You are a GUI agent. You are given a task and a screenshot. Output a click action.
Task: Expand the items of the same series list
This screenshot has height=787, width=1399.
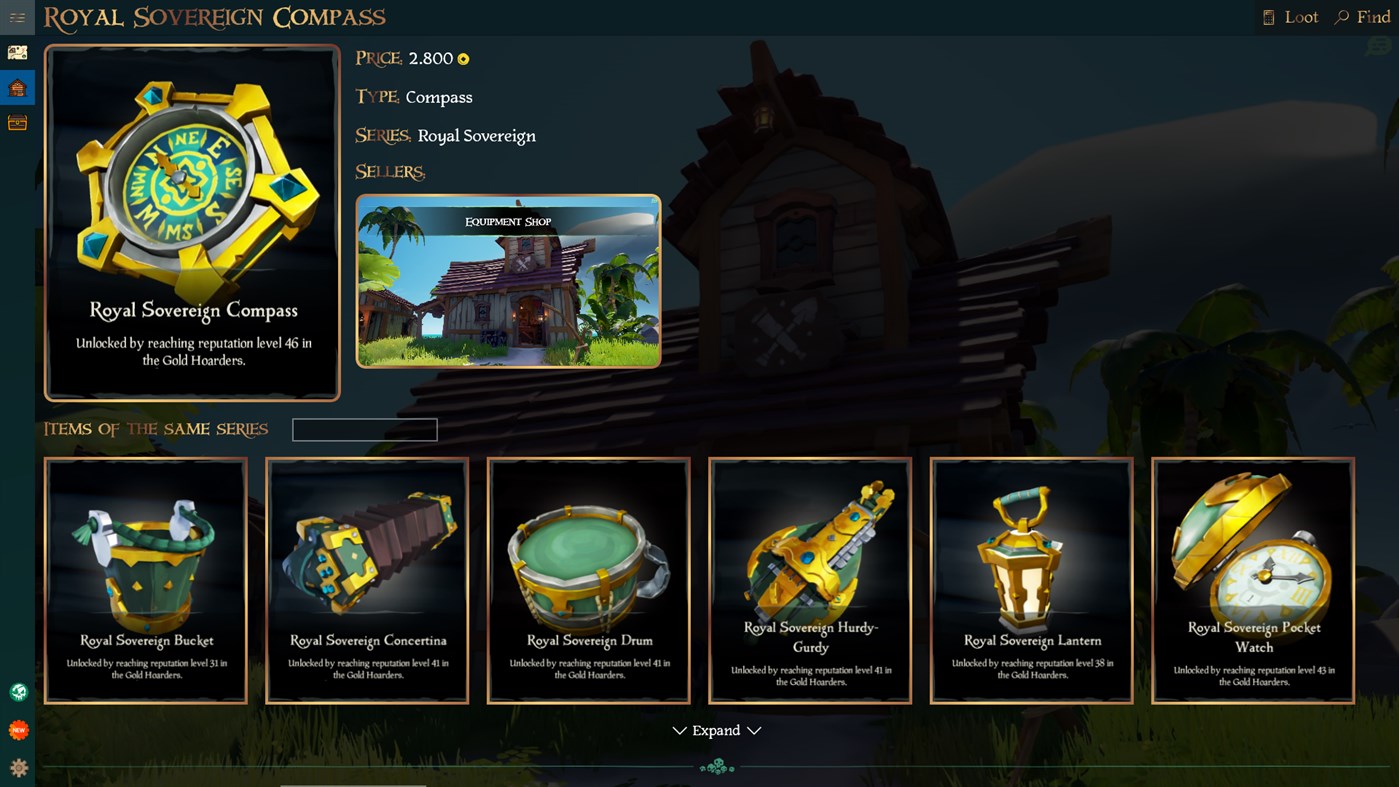tap(716, 731)
